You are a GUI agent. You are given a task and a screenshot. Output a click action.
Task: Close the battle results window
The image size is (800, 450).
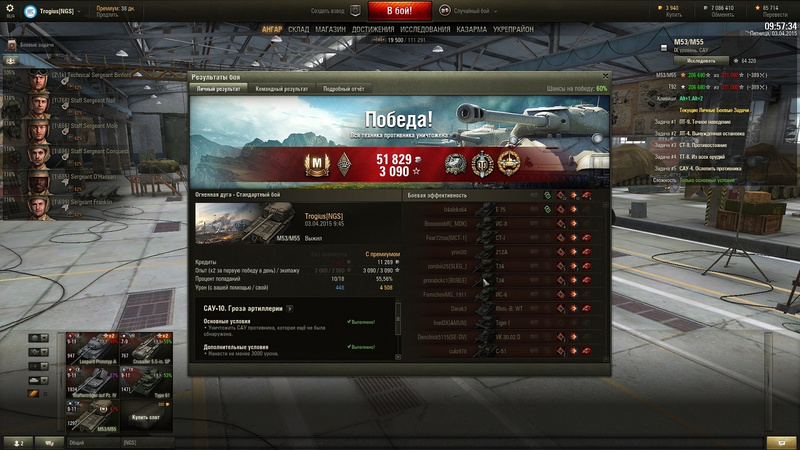click(605, 77)
